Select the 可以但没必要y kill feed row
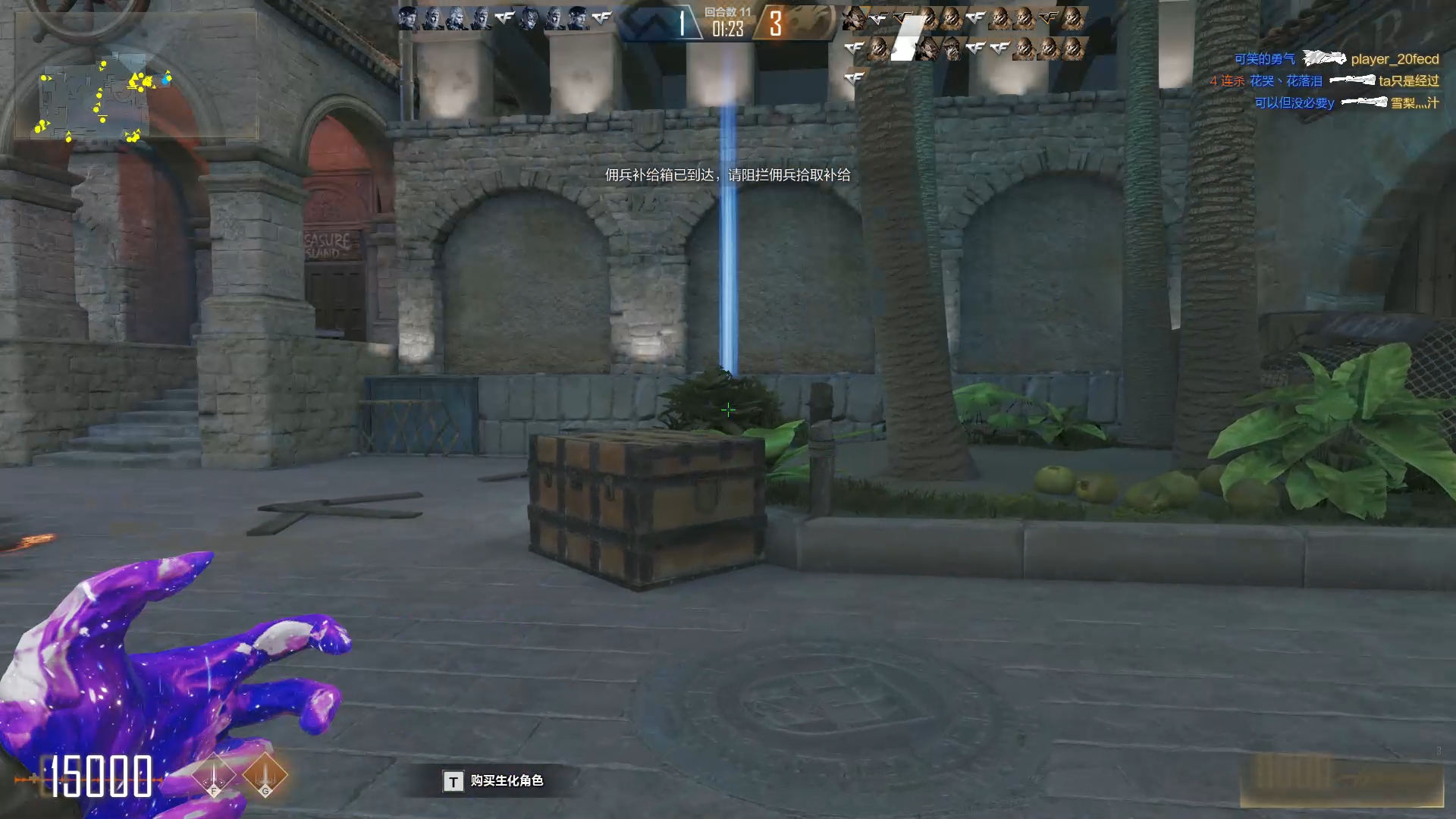Viewport: 1456px width, 819px height. [x=1346, y=103]
